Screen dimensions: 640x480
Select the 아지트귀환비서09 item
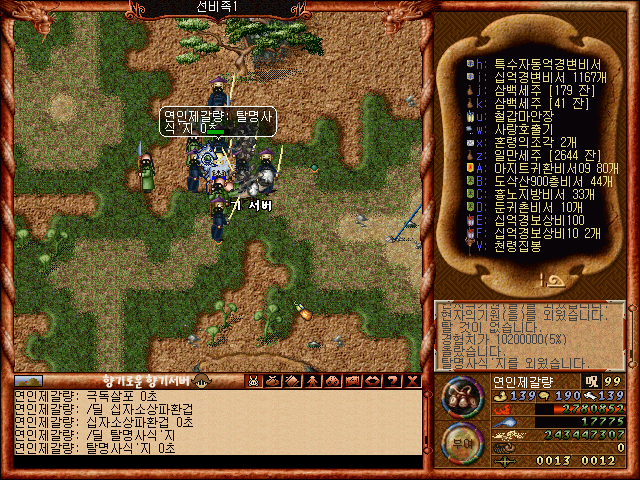tap(545, 167)
